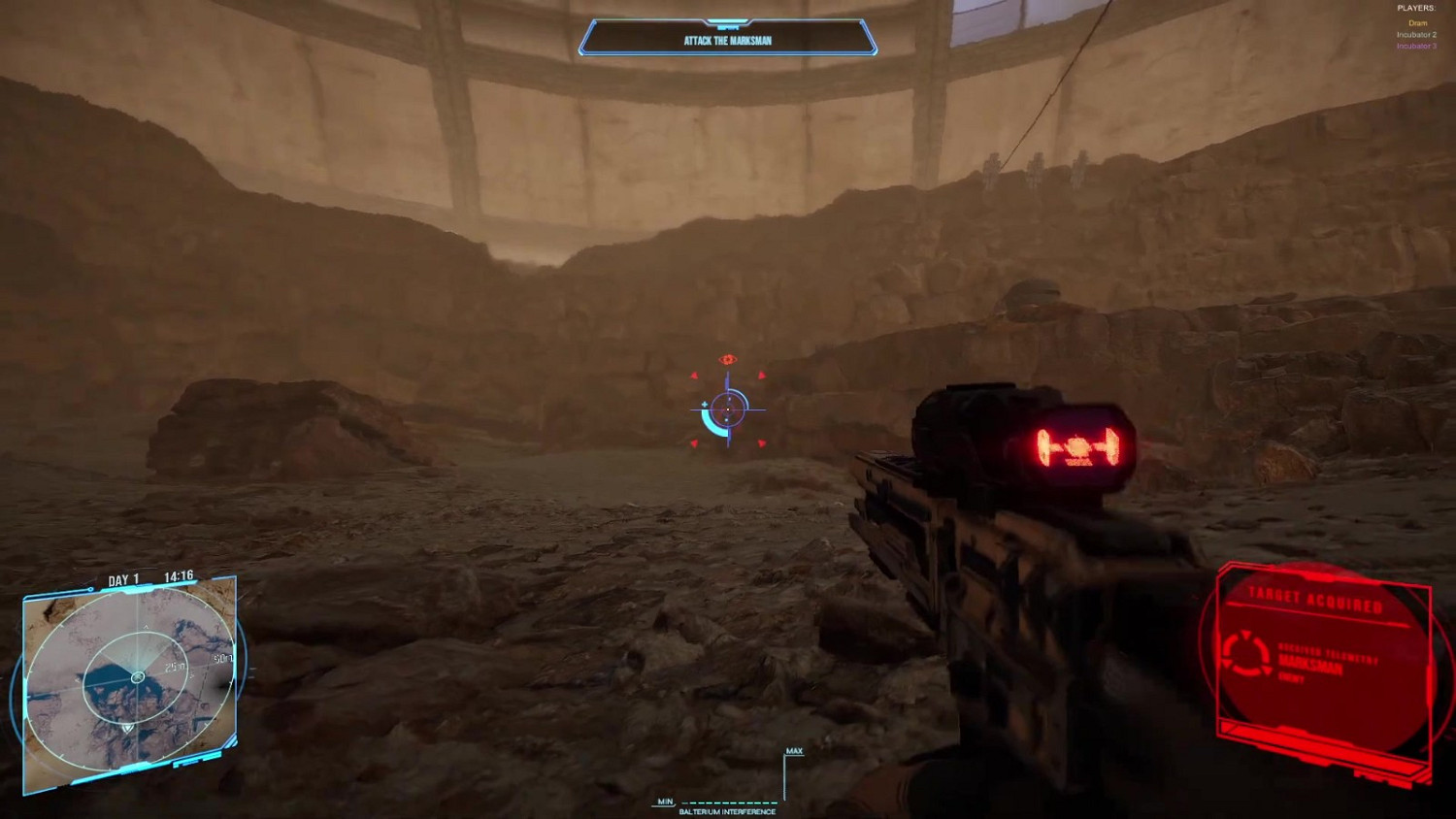
Task: Select the blue ammo plus indicator beside crosshair
Action: coord(705,404)
